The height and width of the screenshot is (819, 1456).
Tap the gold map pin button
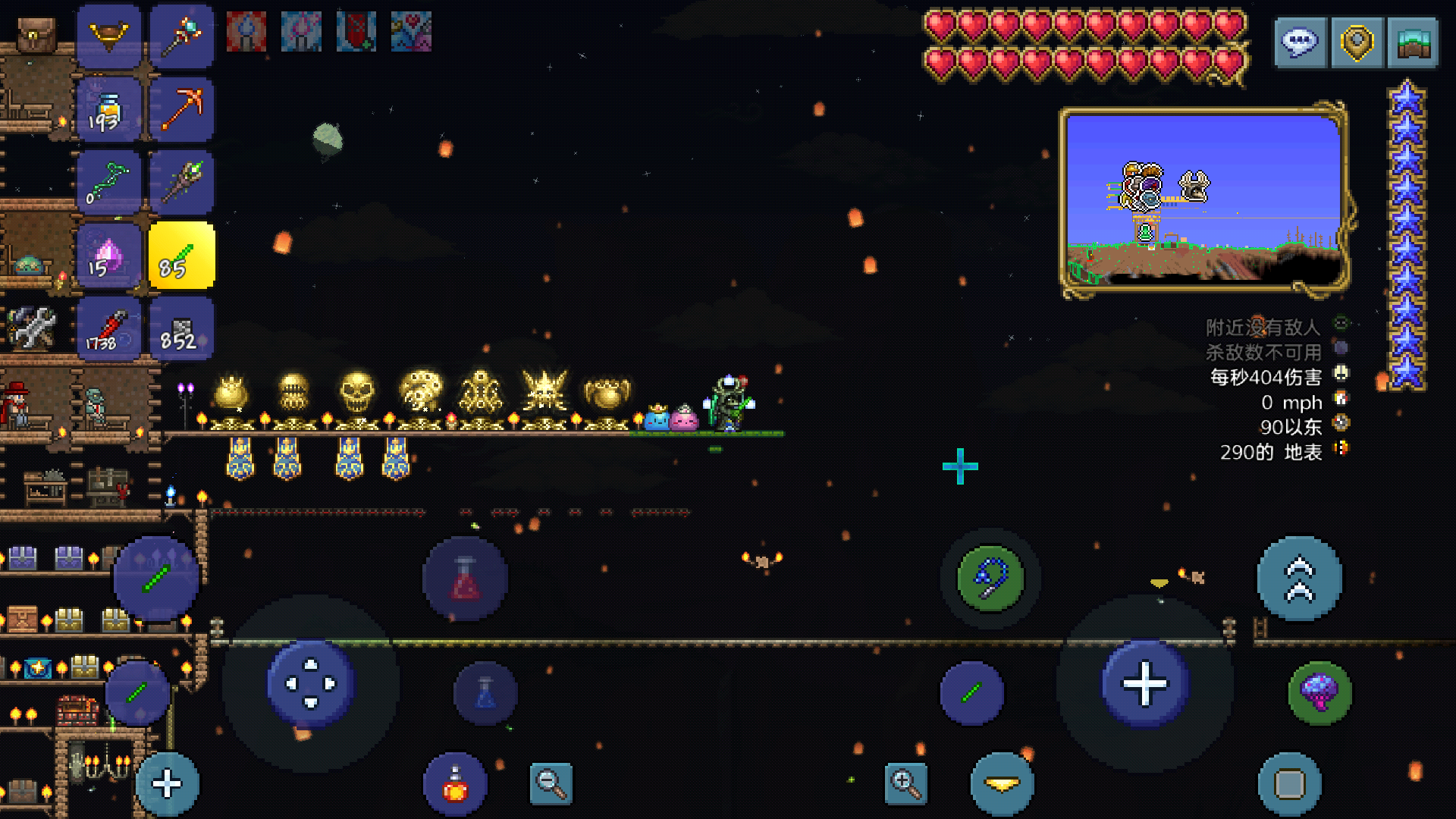1357,42
